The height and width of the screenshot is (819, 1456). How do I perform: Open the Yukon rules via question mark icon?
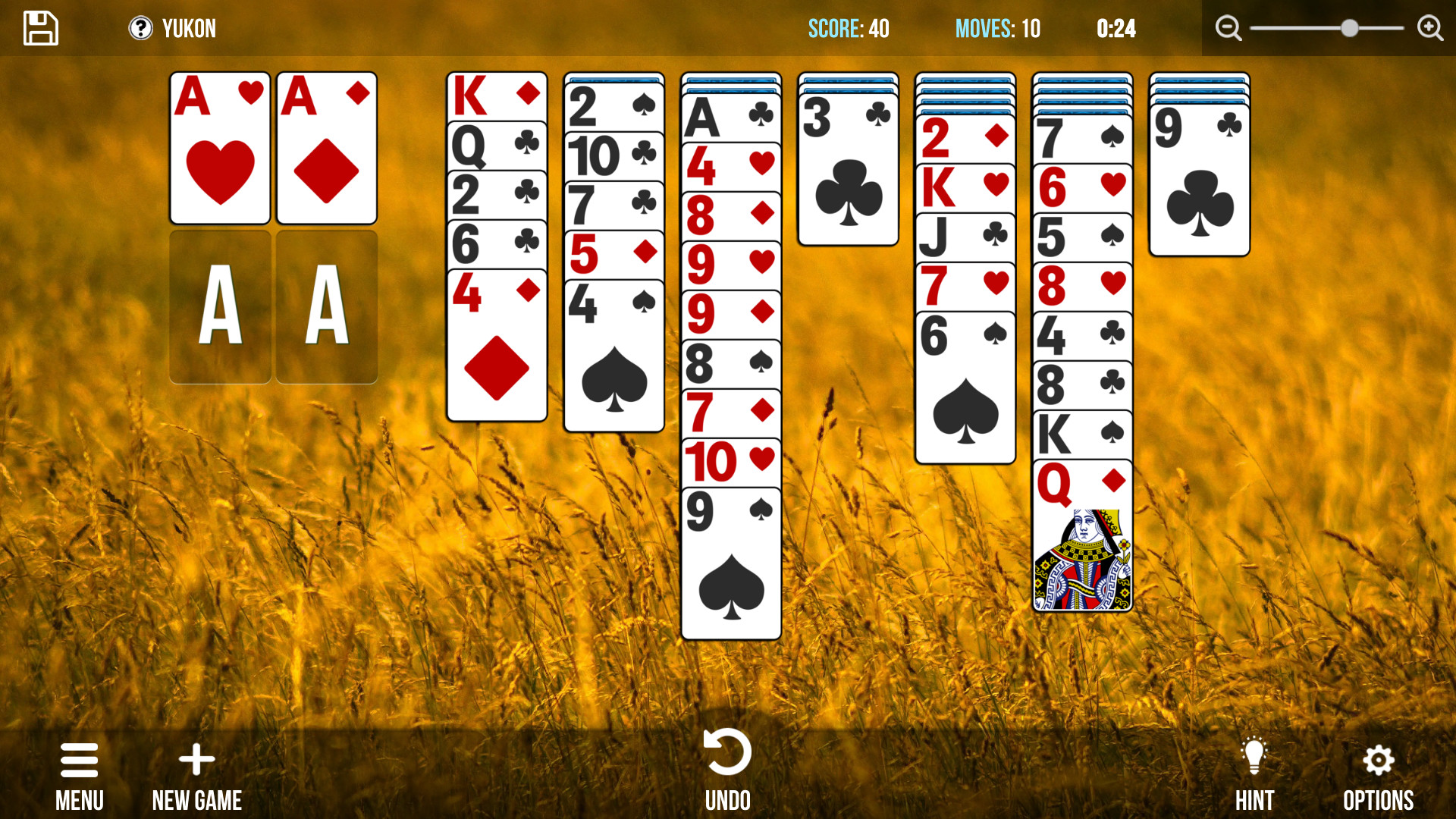coord(140,28)
